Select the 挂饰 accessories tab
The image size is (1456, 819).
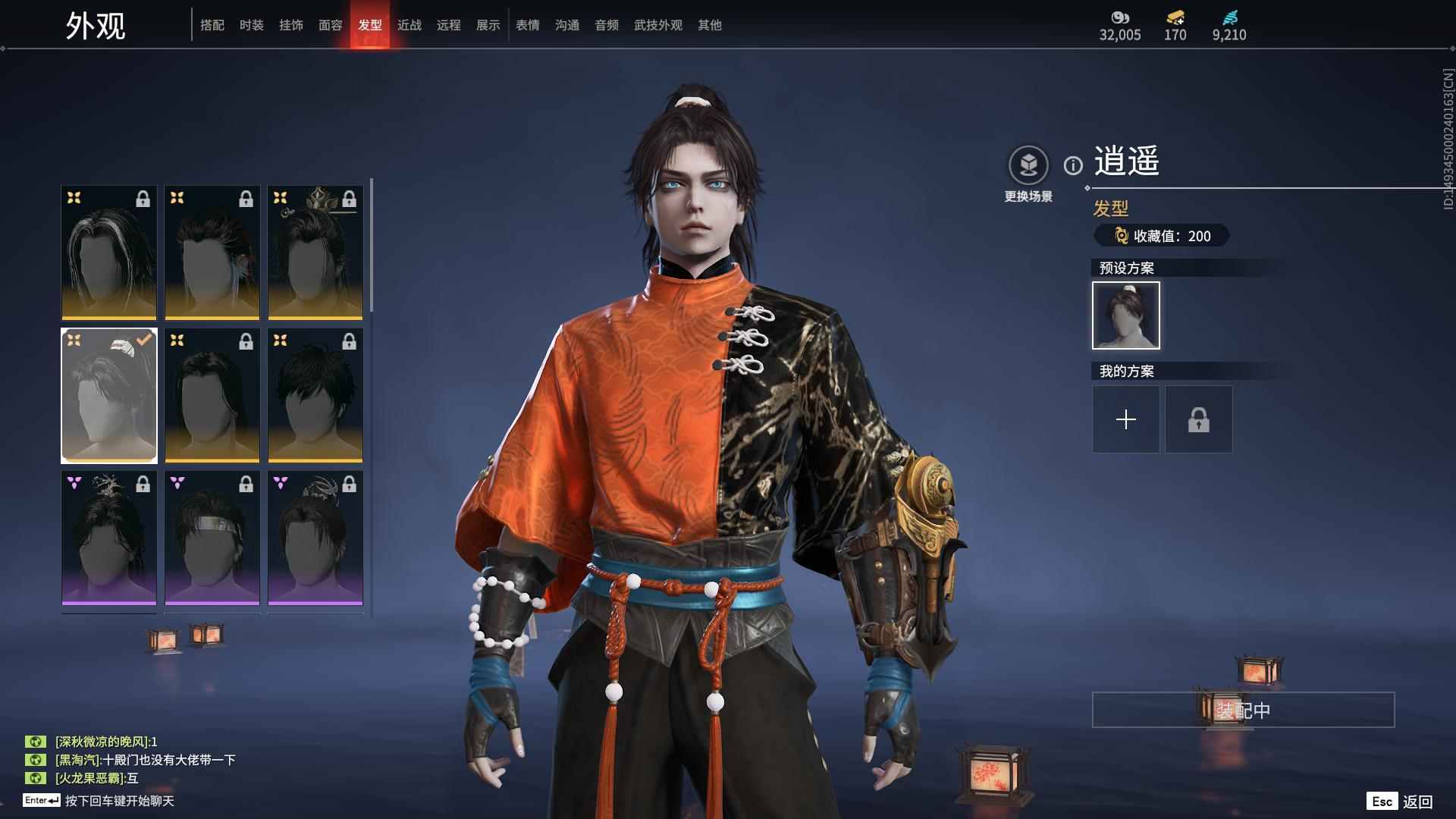pyautogui.click(x=291, y=25)
